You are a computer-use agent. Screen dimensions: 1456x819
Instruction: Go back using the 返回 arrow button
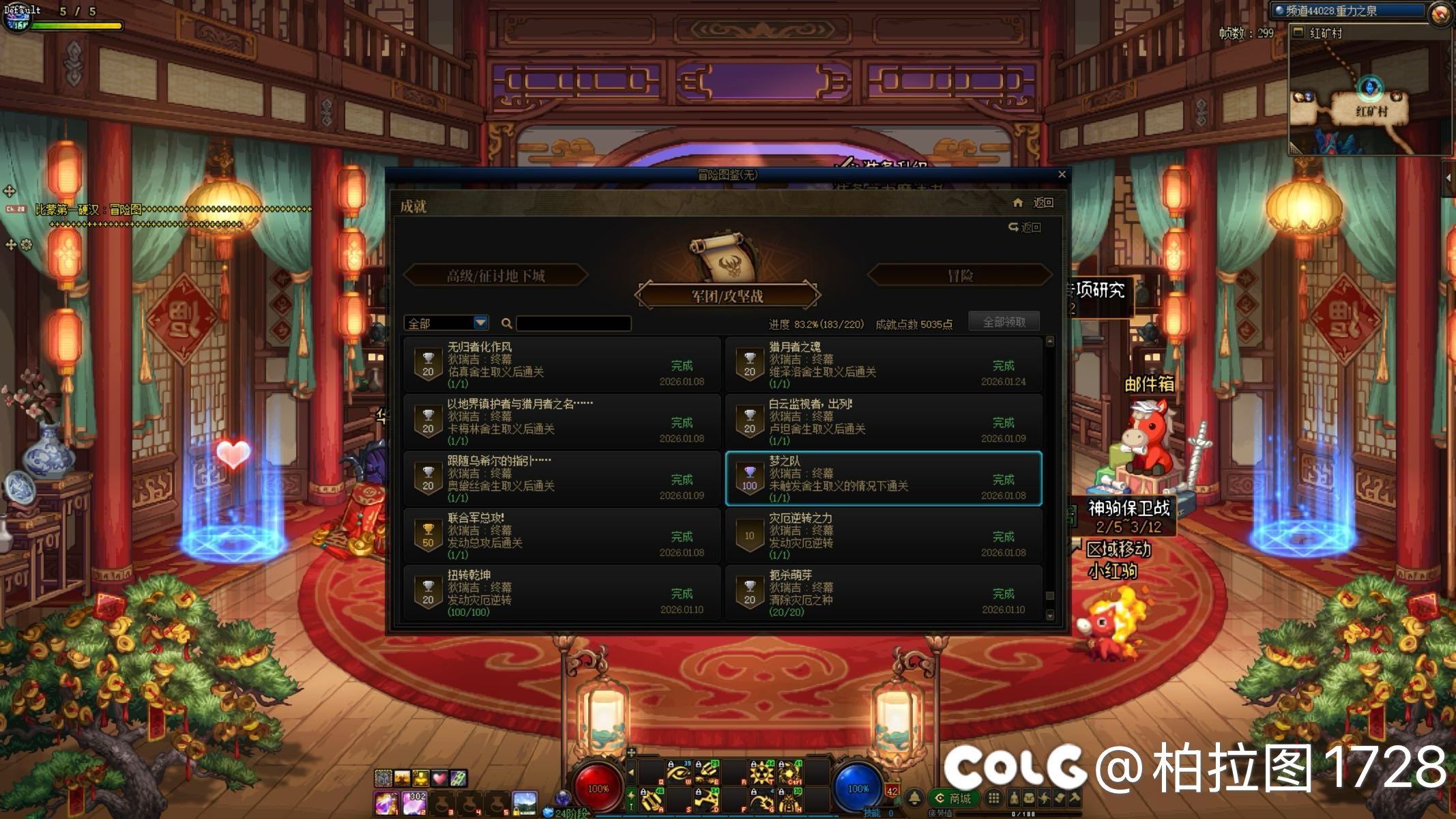tap(1025, 227)
